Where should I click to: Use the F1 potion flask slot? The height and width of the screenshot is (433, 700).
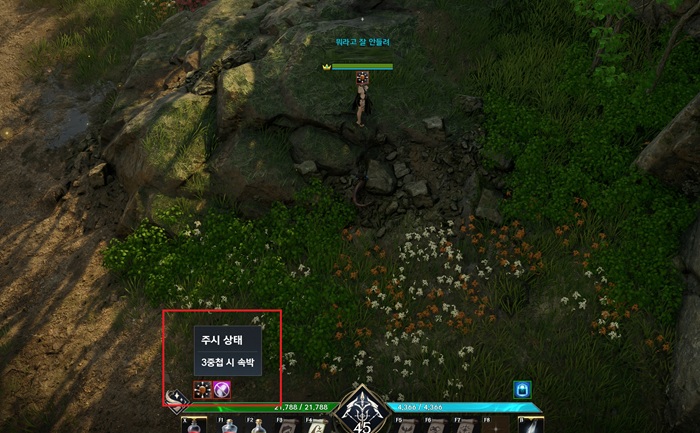pyautogui.click(x=230, y=426)
